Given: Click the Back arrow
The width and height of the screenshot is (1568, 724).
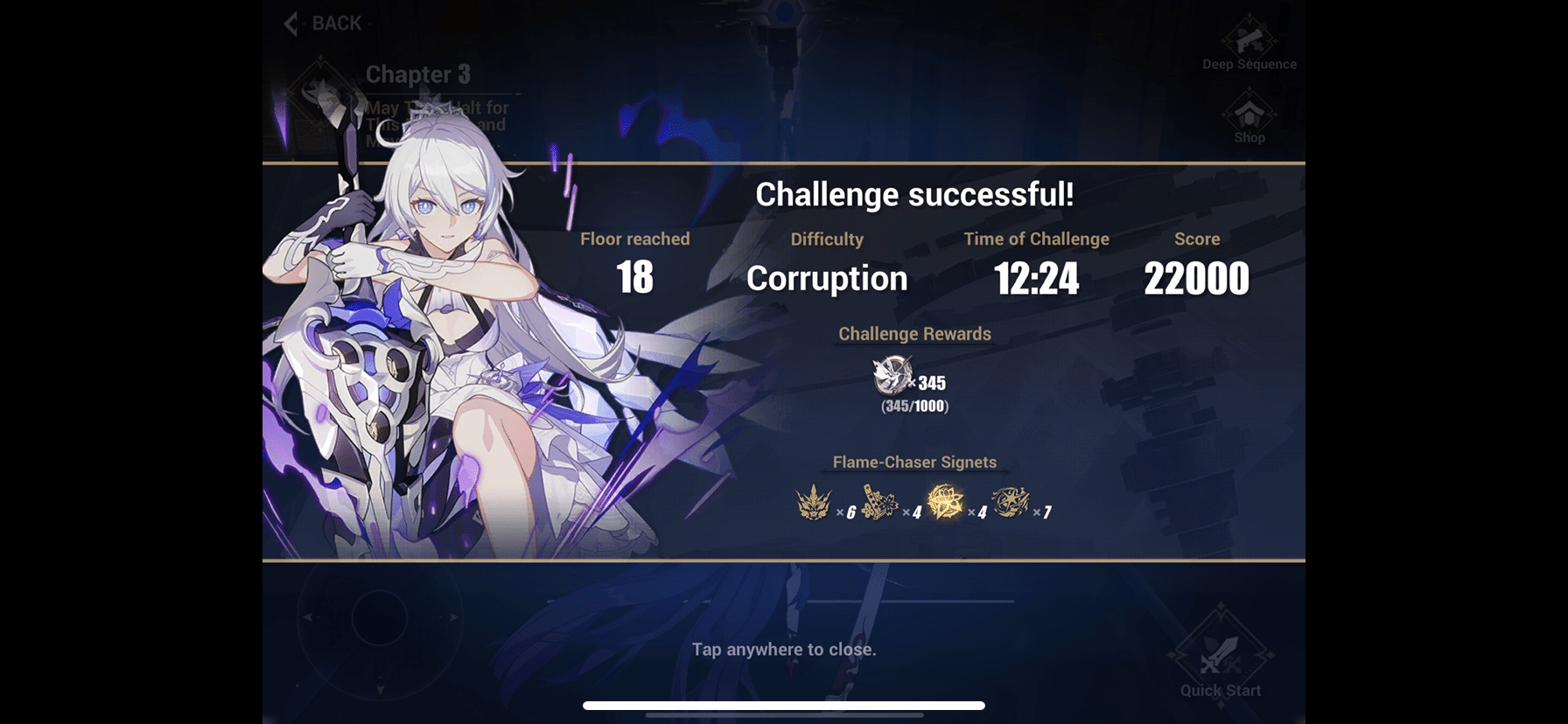Looking at the screenshot, I should (x=291, y=24).
